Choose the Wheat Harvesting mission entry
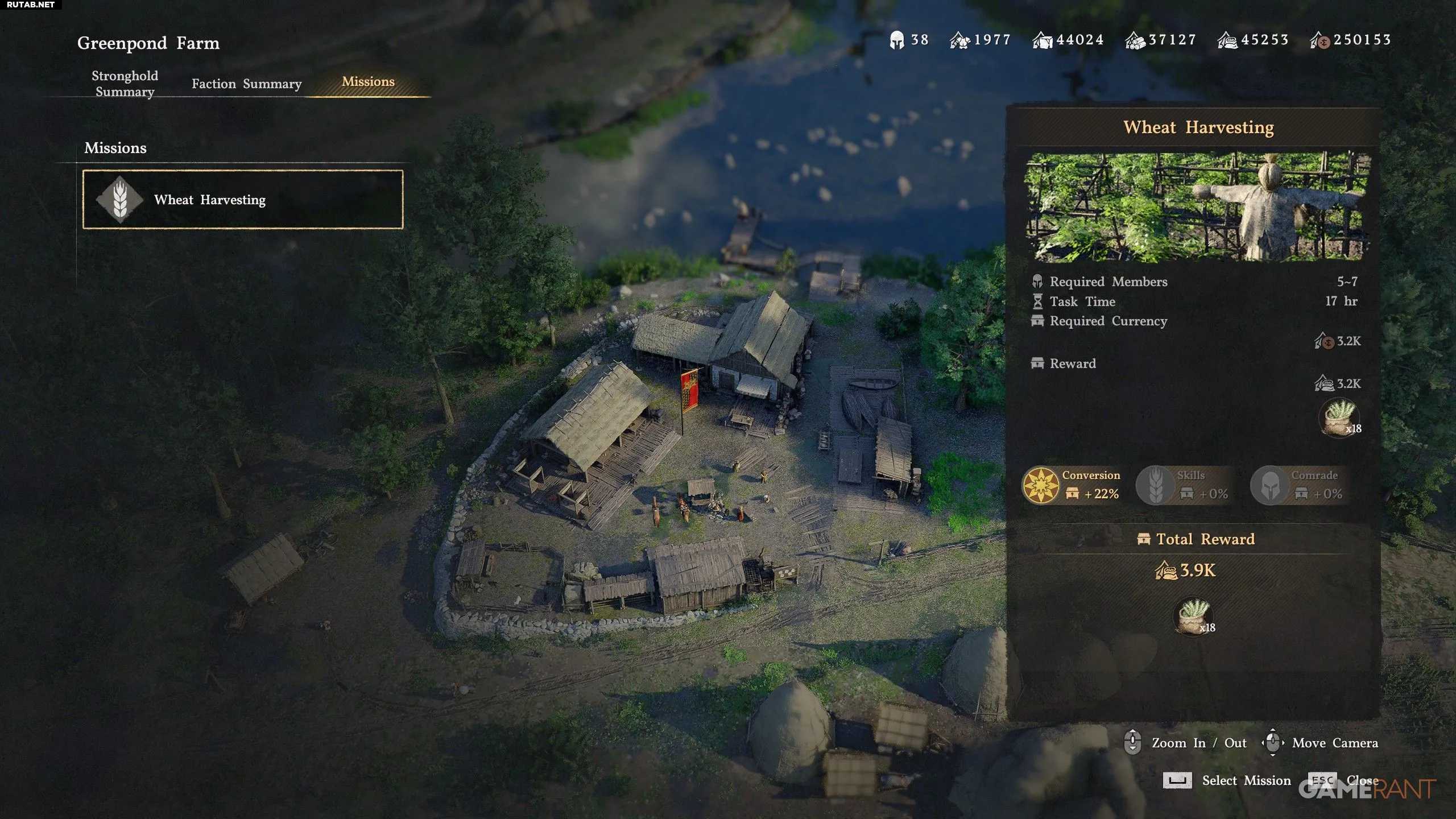 click(243, 200)
